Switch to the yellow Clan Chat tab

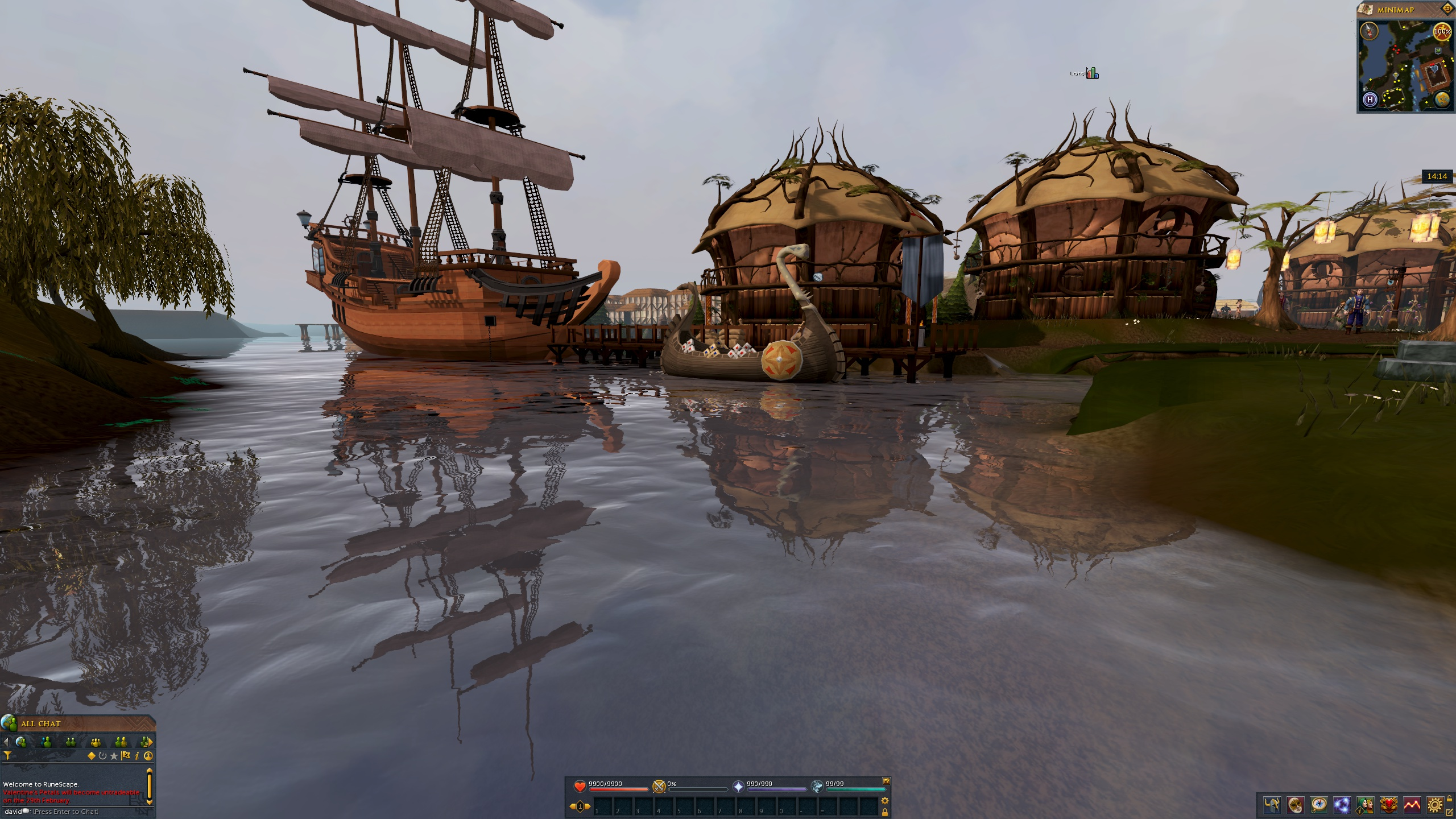96,742
